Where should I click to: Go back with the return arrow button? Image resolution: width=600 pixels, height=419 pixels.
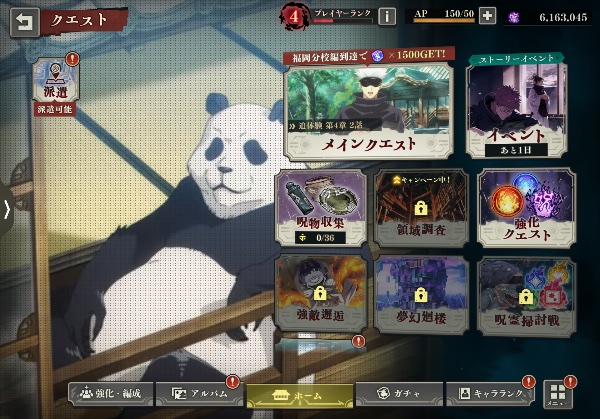click(22, 19)
